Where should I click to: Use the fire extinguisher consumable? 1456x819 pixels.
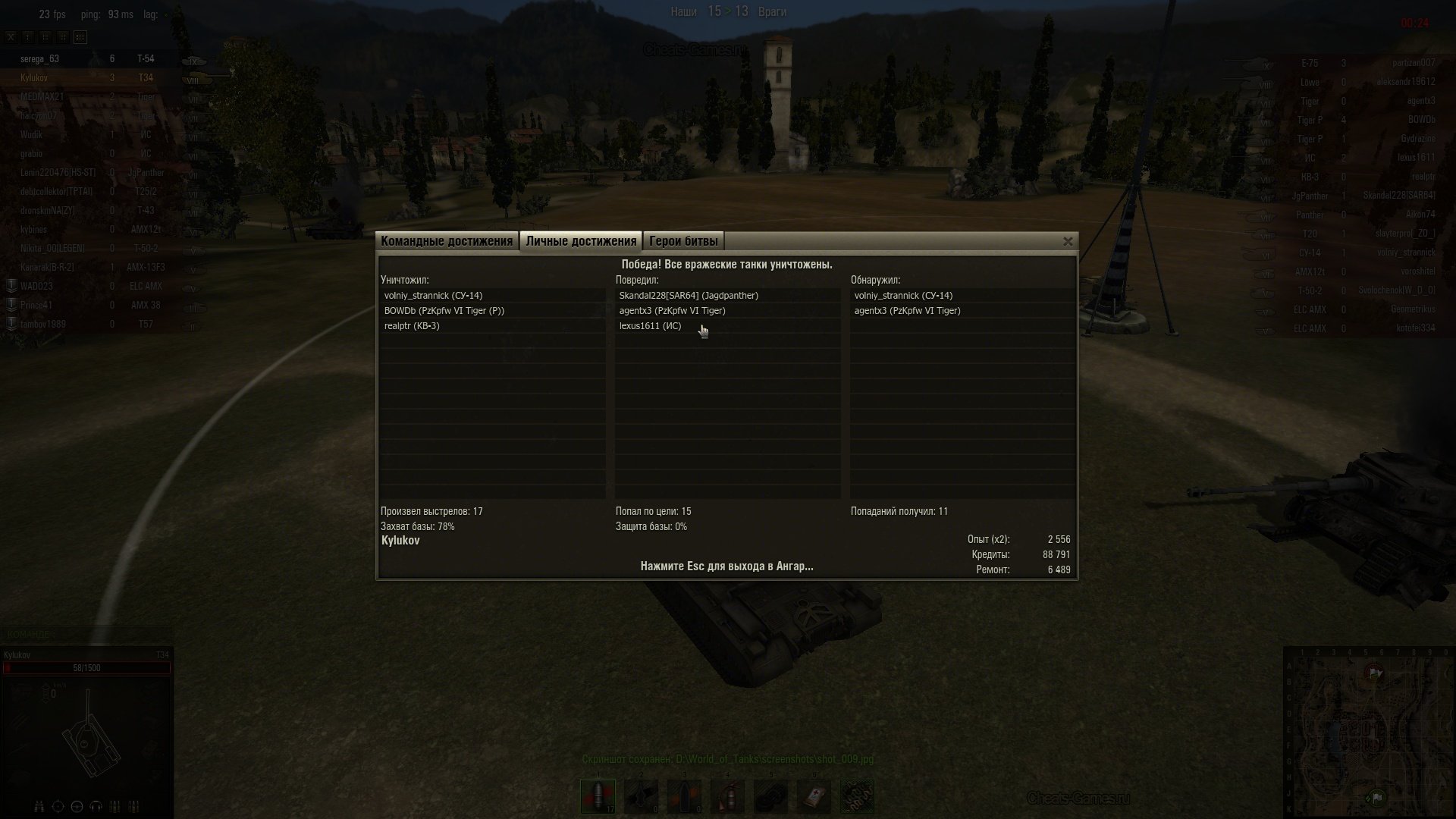[x=727, y=796]
